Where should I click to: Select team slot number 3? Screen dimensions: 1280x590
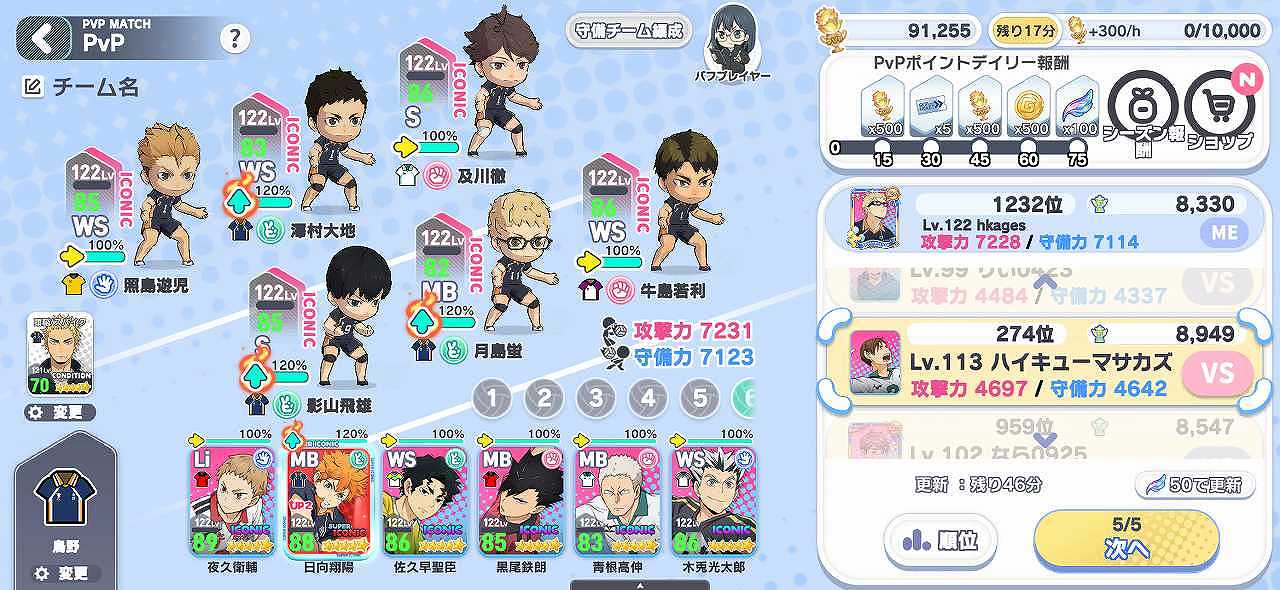tap(596, 399)
